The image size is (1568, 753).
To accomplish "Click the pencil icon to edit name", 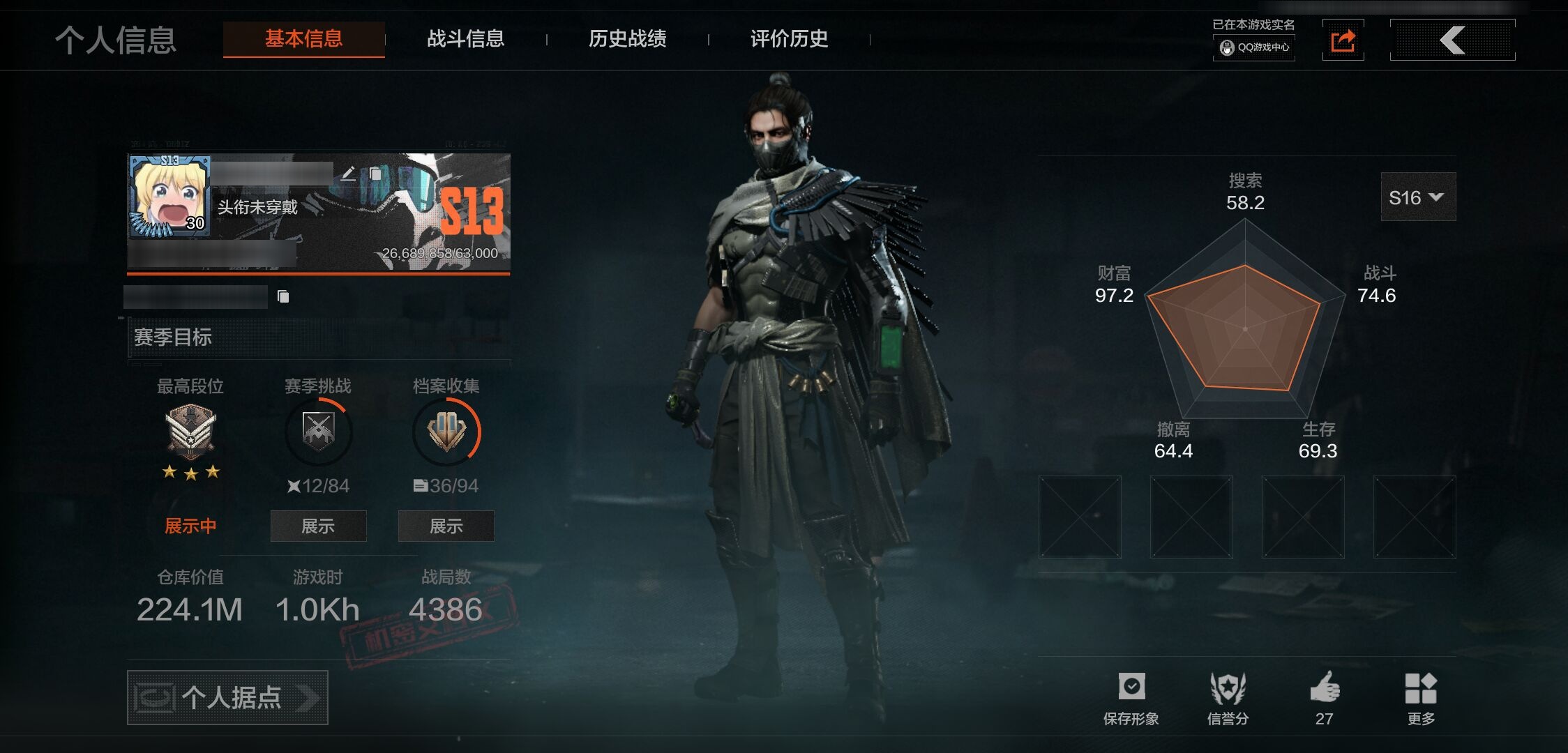I will click(x=349, y=173).
